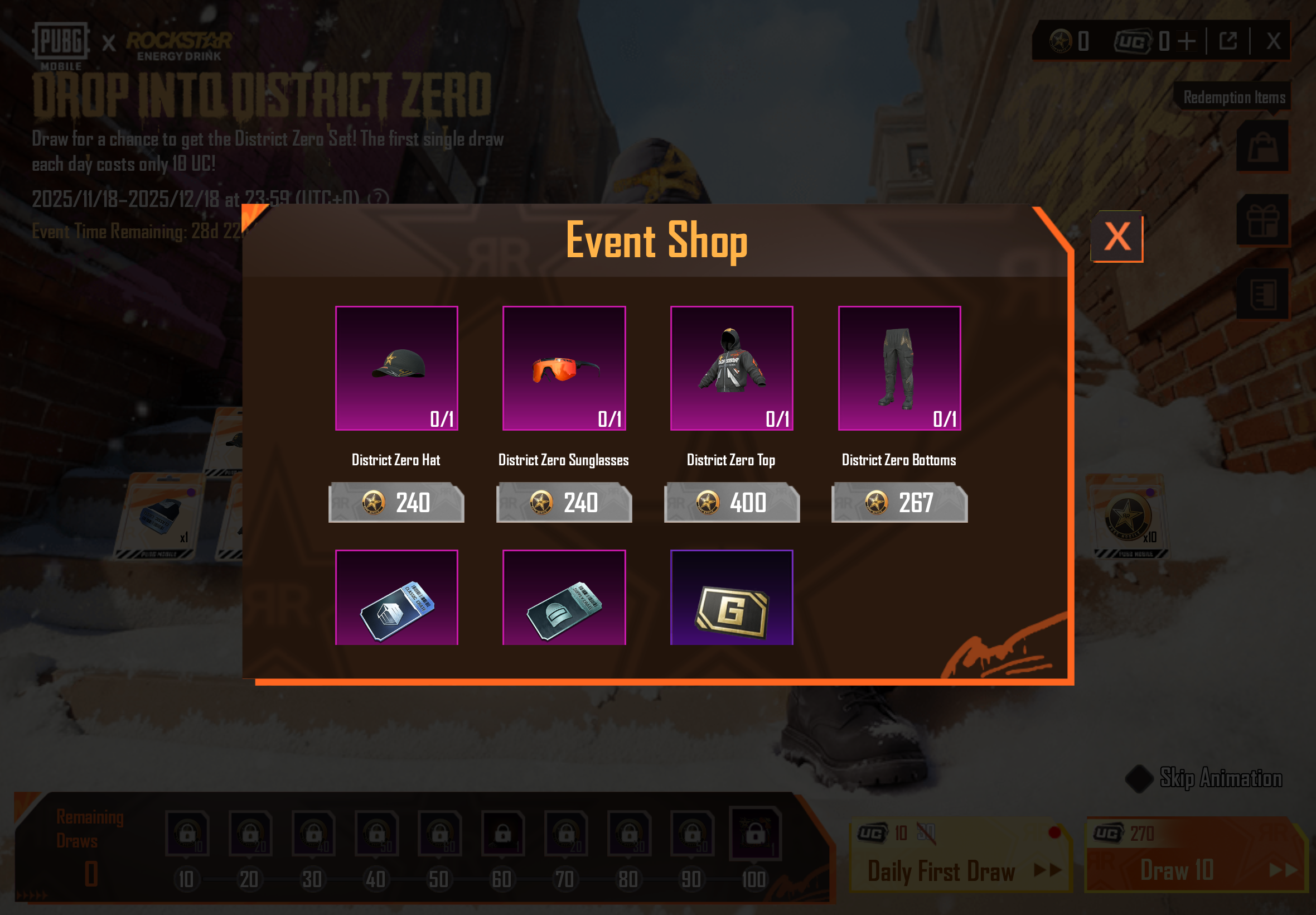Buy the hat for 240 tokens
Screen dimensions: 1316x915
(x=396, y=503)
